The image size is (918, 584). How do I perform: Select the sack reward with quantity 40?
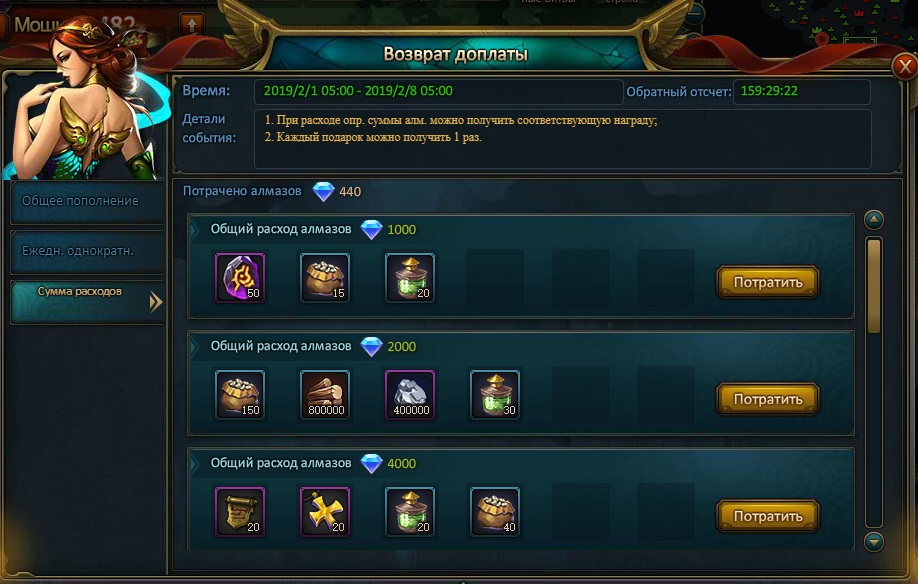pos(495,512)
